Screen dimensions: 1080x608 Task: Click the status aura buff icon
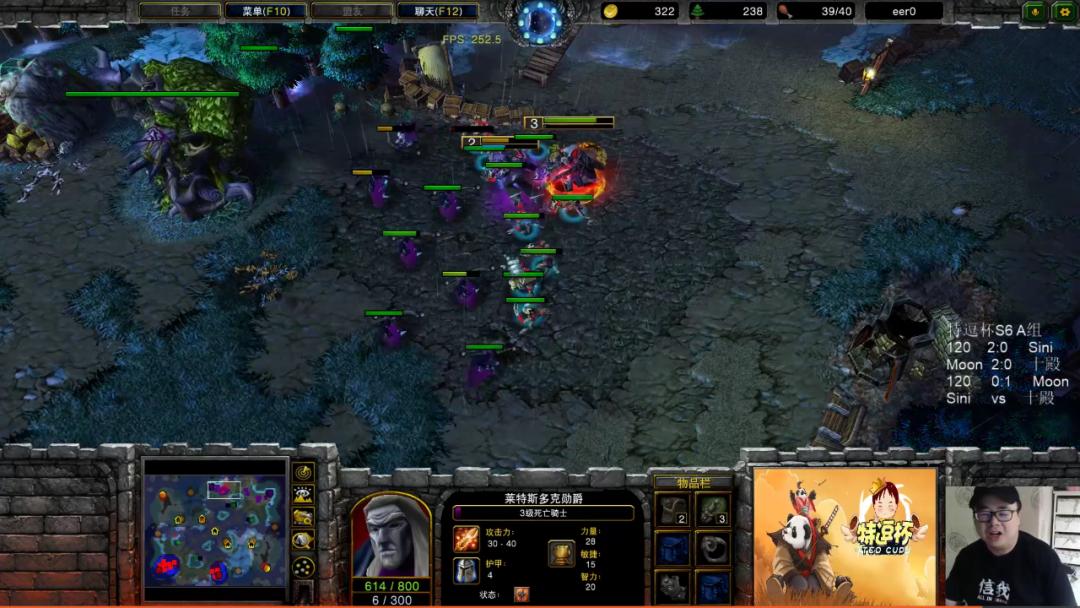(x=522, y=594)
